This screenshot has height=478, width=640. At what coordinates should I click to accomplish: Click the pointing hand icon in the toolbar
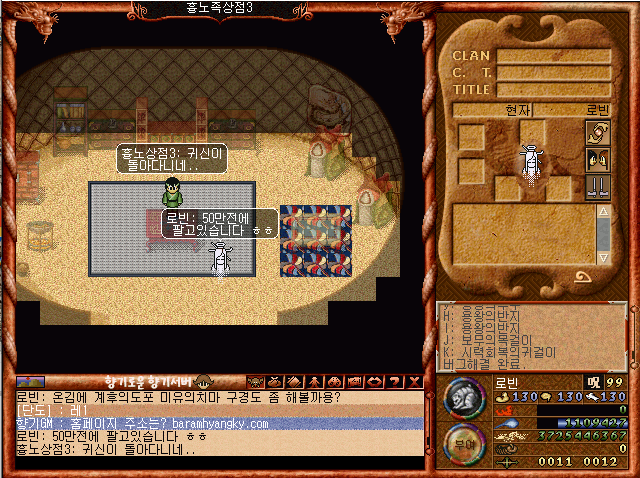(x=353, y=381)
